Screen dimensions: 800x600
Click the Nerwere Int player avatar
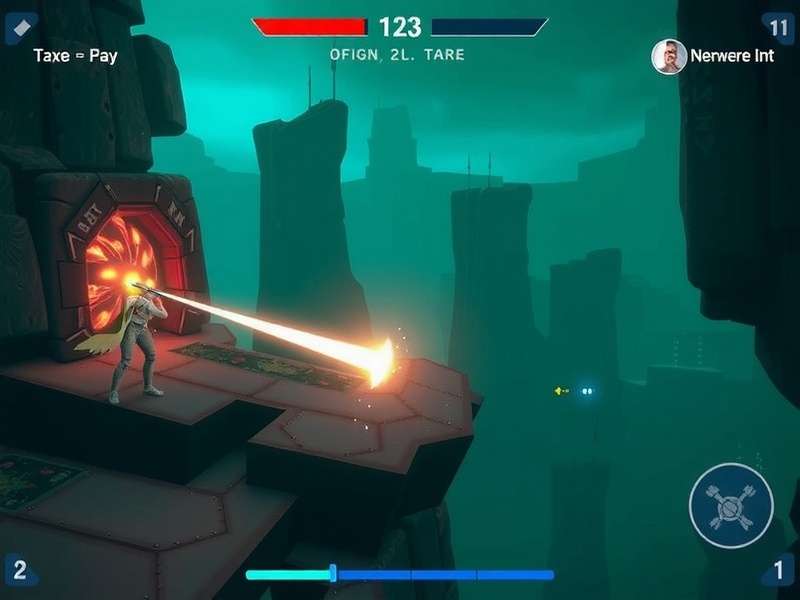coord(669,56)
